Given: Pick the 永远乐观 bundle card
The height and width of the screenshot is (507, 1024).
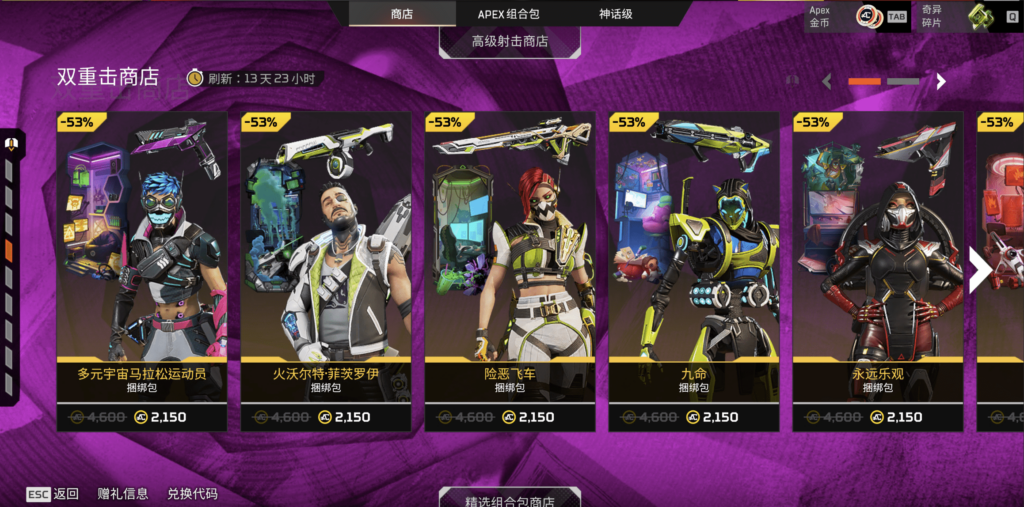Looking at the screenshot, I should tap(878, 270).
